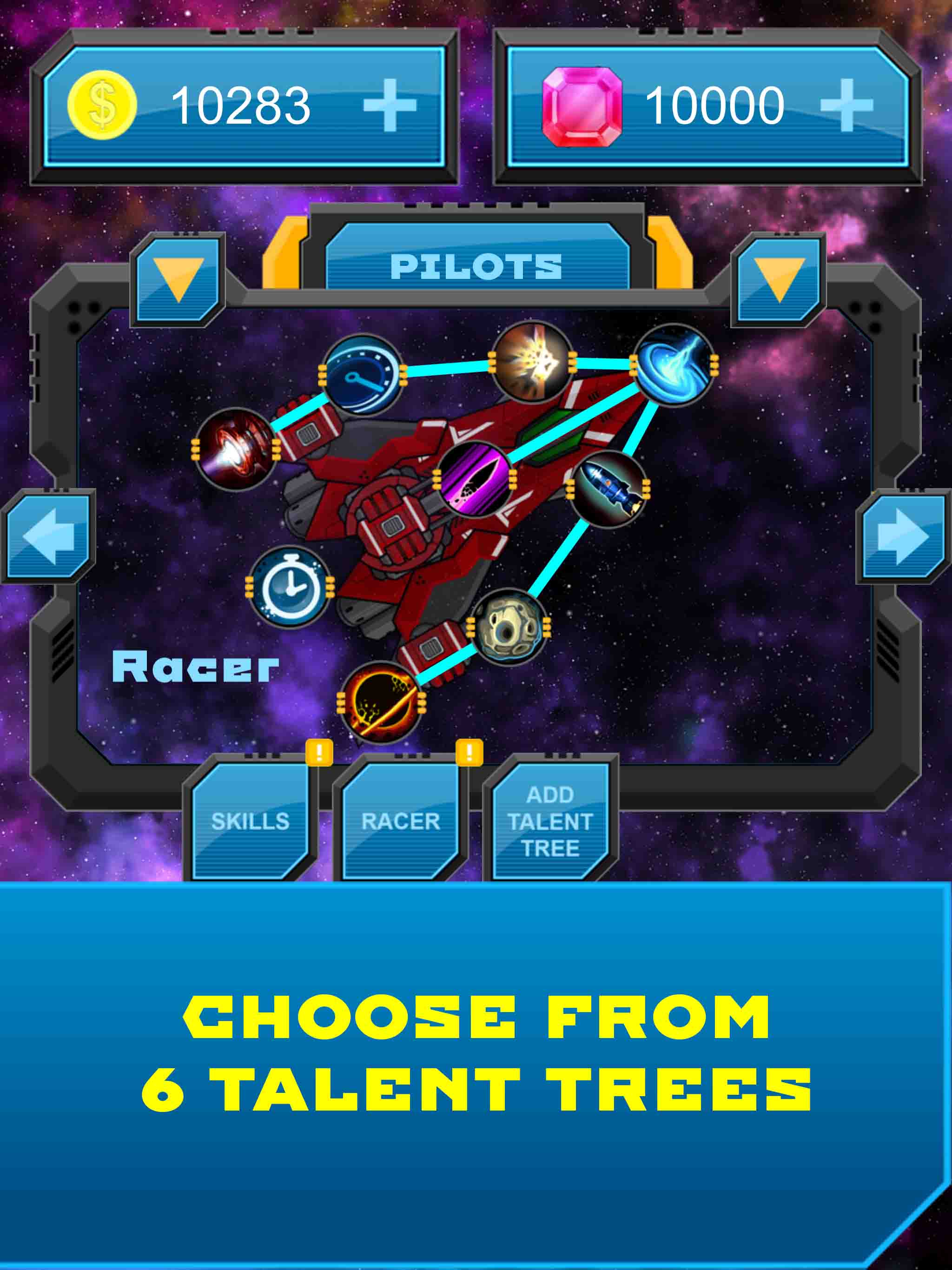Viewport: 952px width, 1270px height.
Task: Go to the next pilot with right arrow
Action: [903, 536]
